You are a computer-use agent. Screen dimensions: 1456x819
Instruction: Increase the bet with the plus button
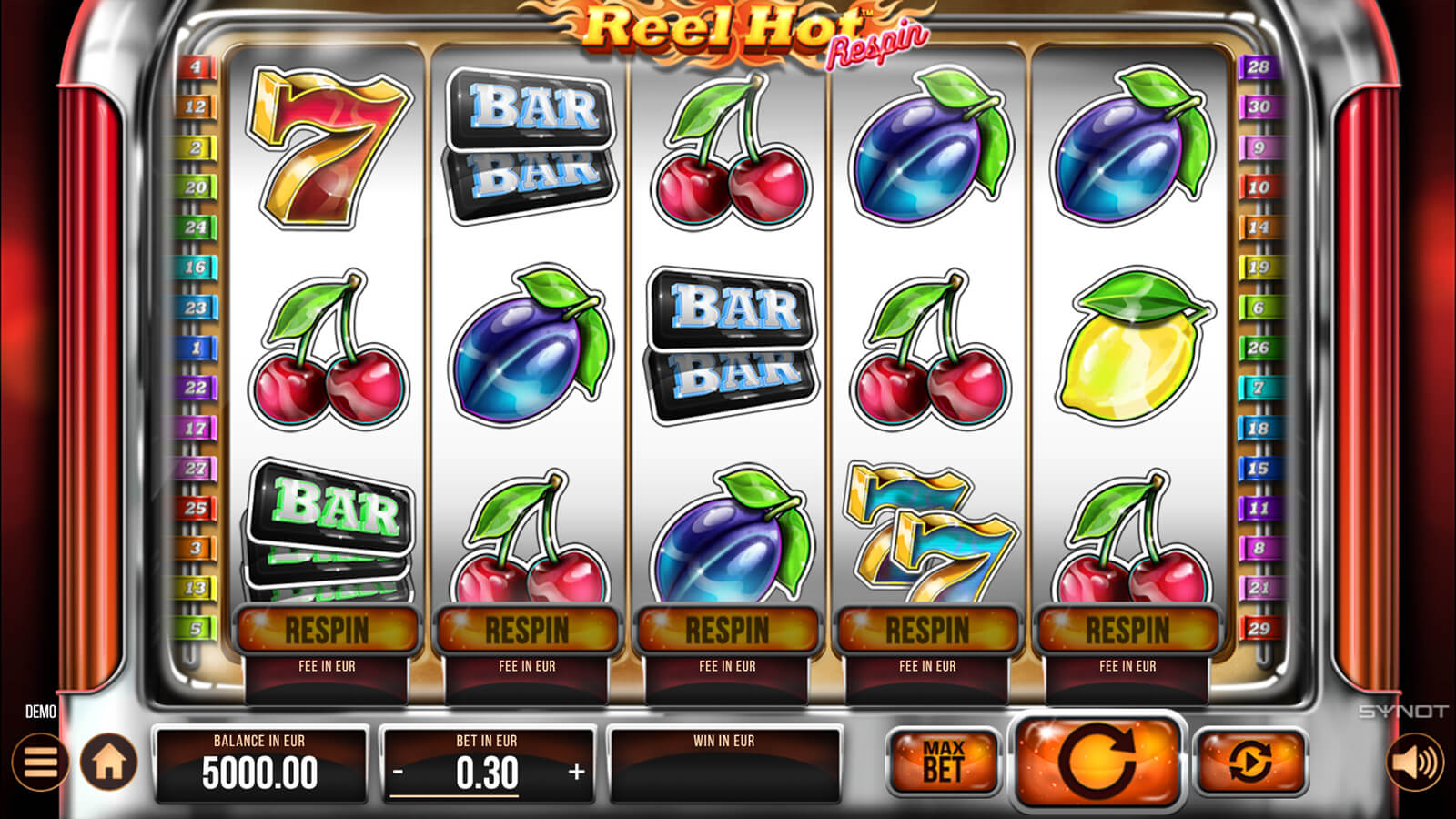pos(576,773)
